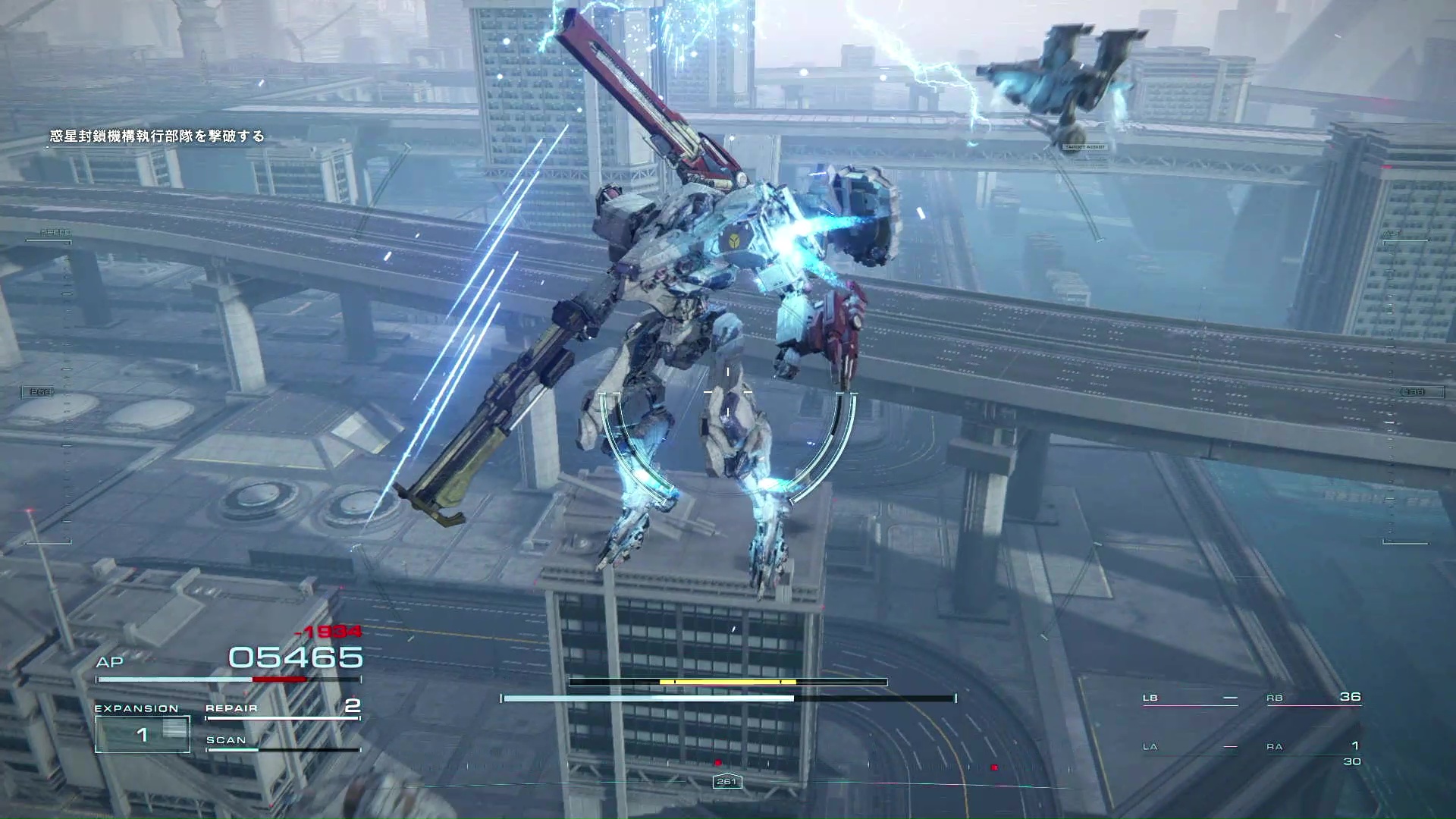Select the LB weapon slot
This screenshot has height=819, width=1456.
point(1190,698)
